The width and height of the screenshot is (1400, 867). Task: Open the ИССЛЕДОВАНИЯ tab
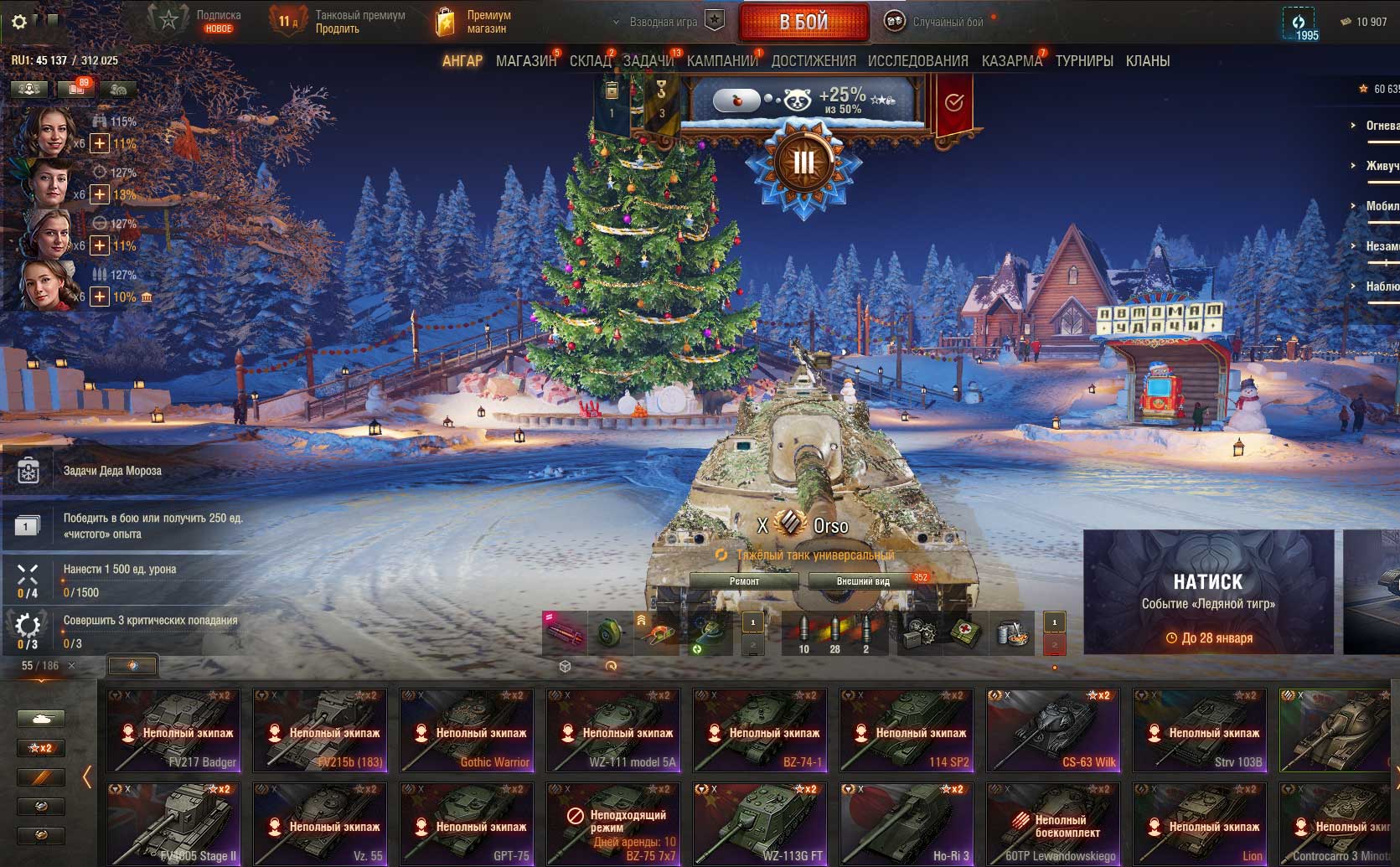917,61
